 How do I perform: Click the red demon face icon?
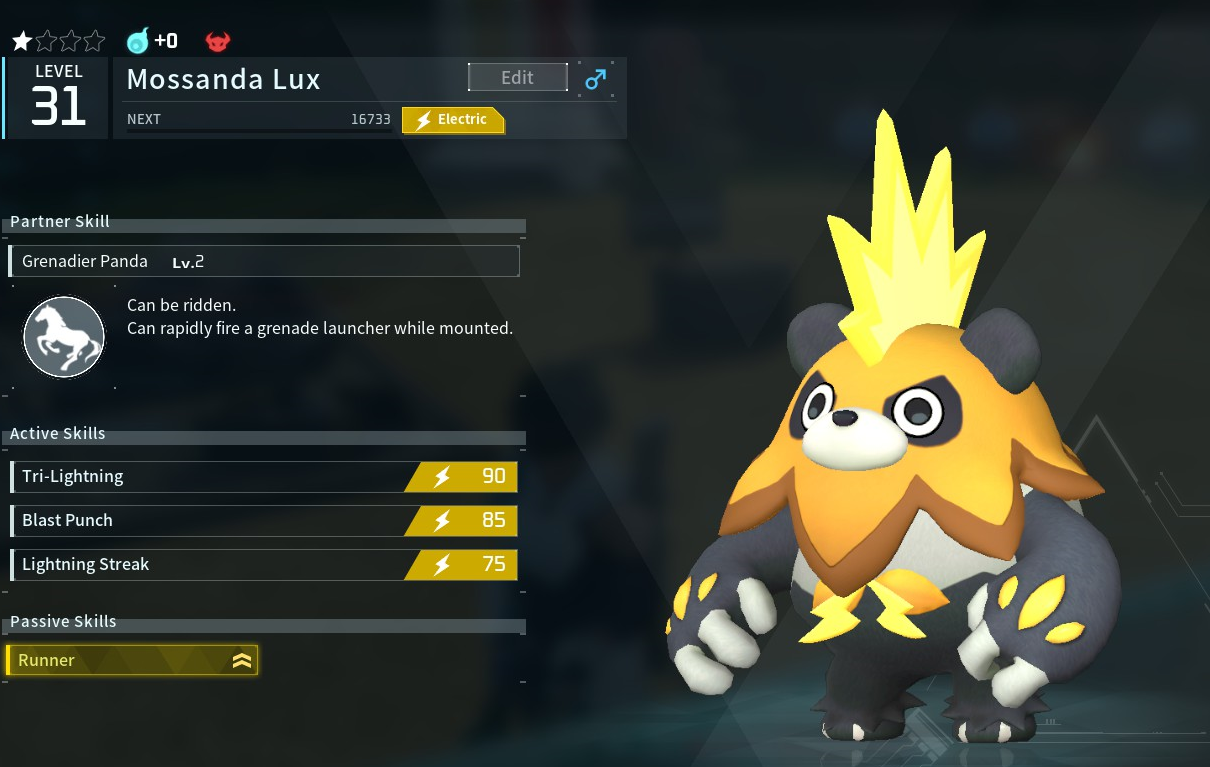click(x=217, y=41)
